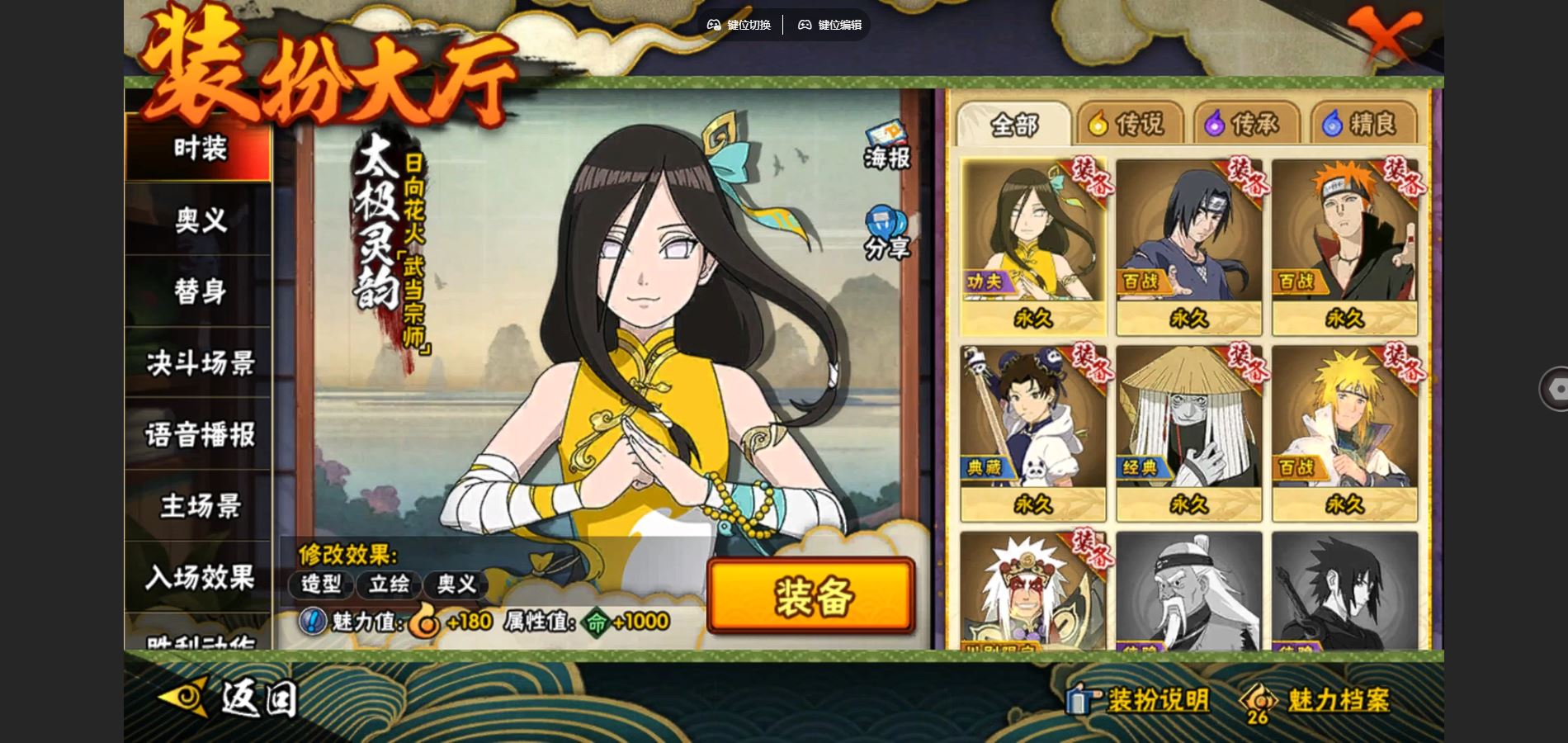The height and width of the screenshot is (743, 1568).
Task: Open the 入场效果 category
Action: pyautogui.click(x=199, y=577)
